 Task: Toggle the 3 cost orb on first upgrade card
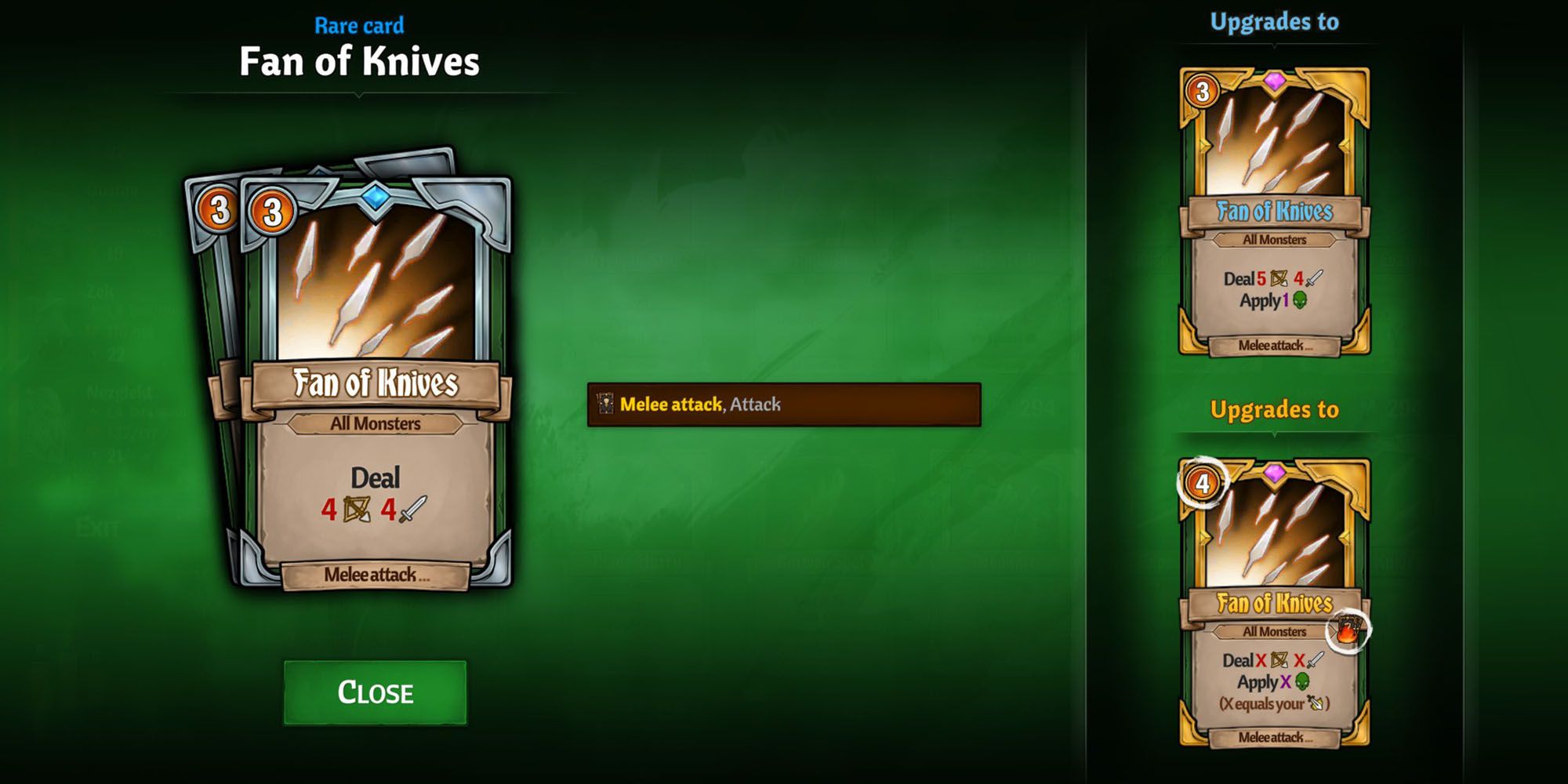(x=1203, y=92)
